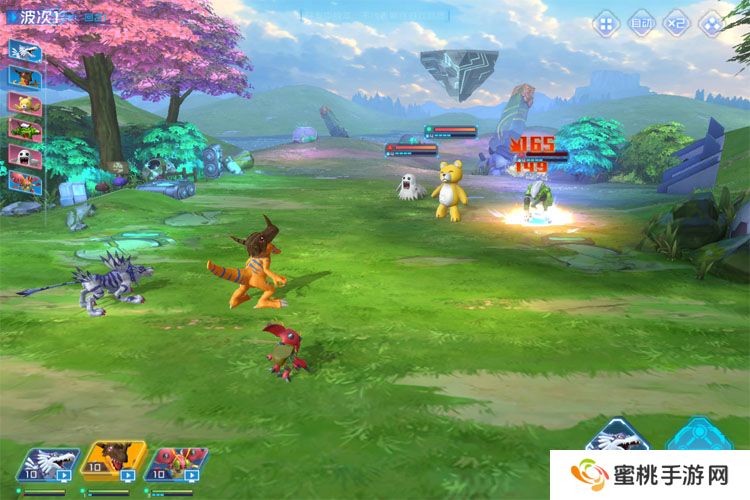This screenshot has height=500, width=750.
Task: Toggle the 自动 auto-battle button
Action: pyautogui.click(x=641, y=23)
